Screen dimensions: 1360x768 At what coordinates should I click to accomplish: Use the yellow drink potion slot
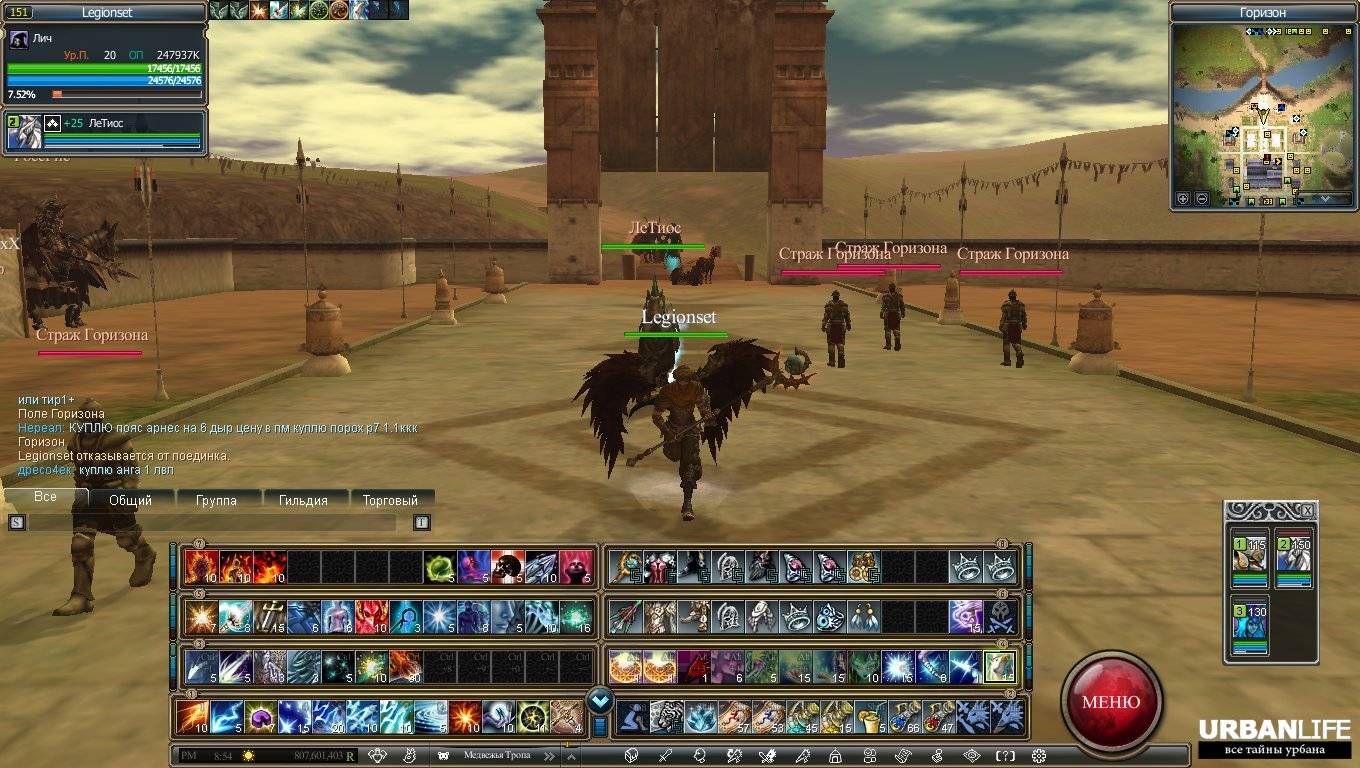[x=868, y=717]
